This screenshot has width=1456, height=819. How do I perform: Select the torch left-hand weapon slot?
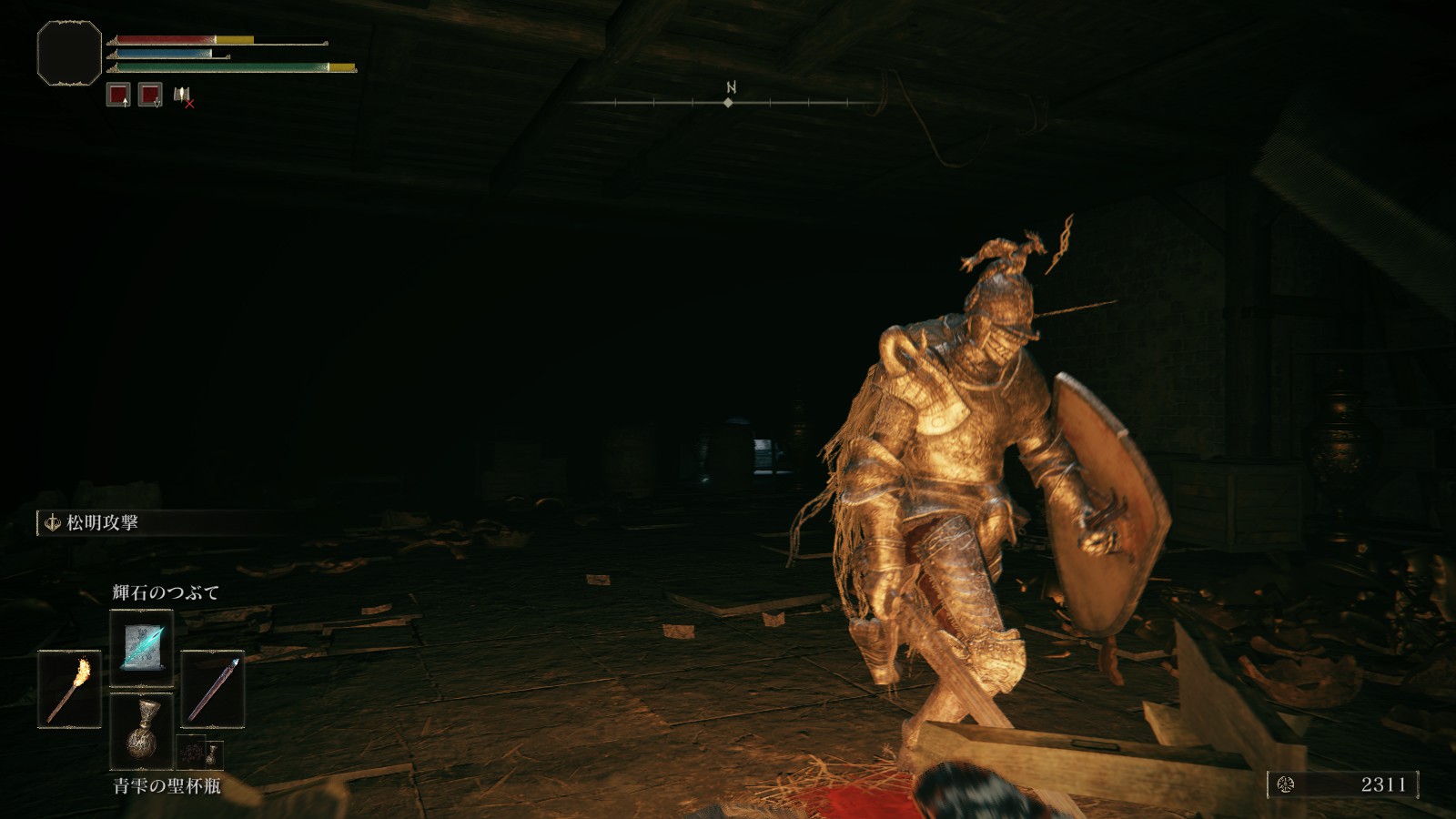pyautogui.click(x=69, y=689)
